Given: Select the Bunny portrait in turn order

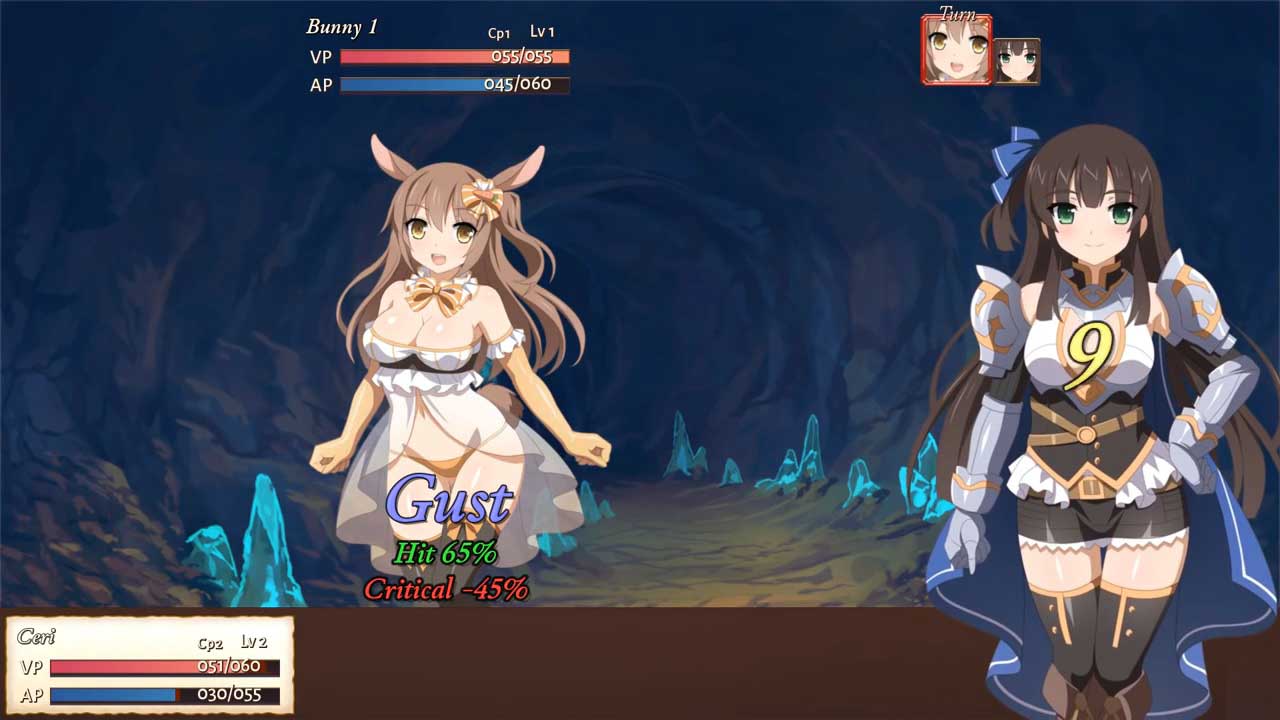Looking at the screenshot, I should pos(956,50).
